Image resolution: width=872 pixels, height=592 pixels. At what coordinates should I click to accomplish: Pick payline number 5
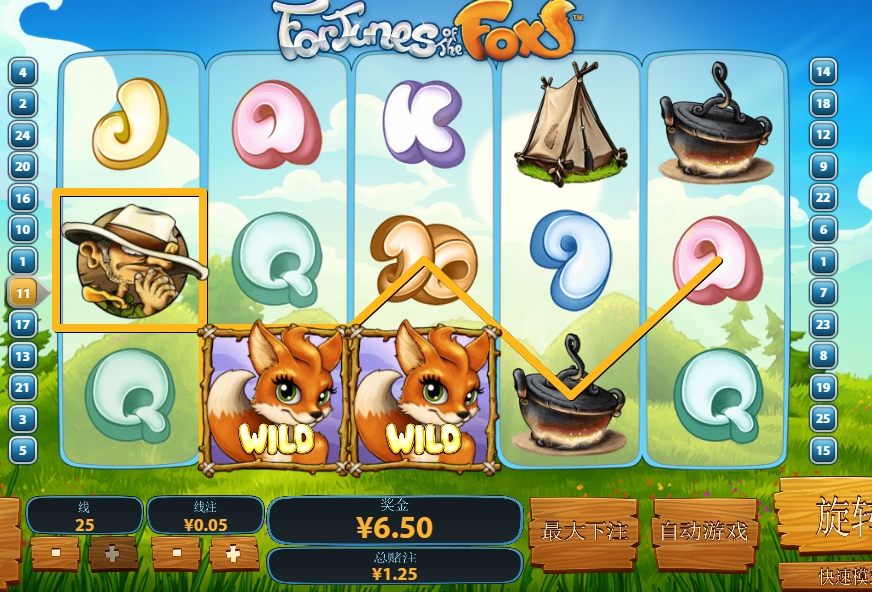pyautogui.click(x=23, y=450)
